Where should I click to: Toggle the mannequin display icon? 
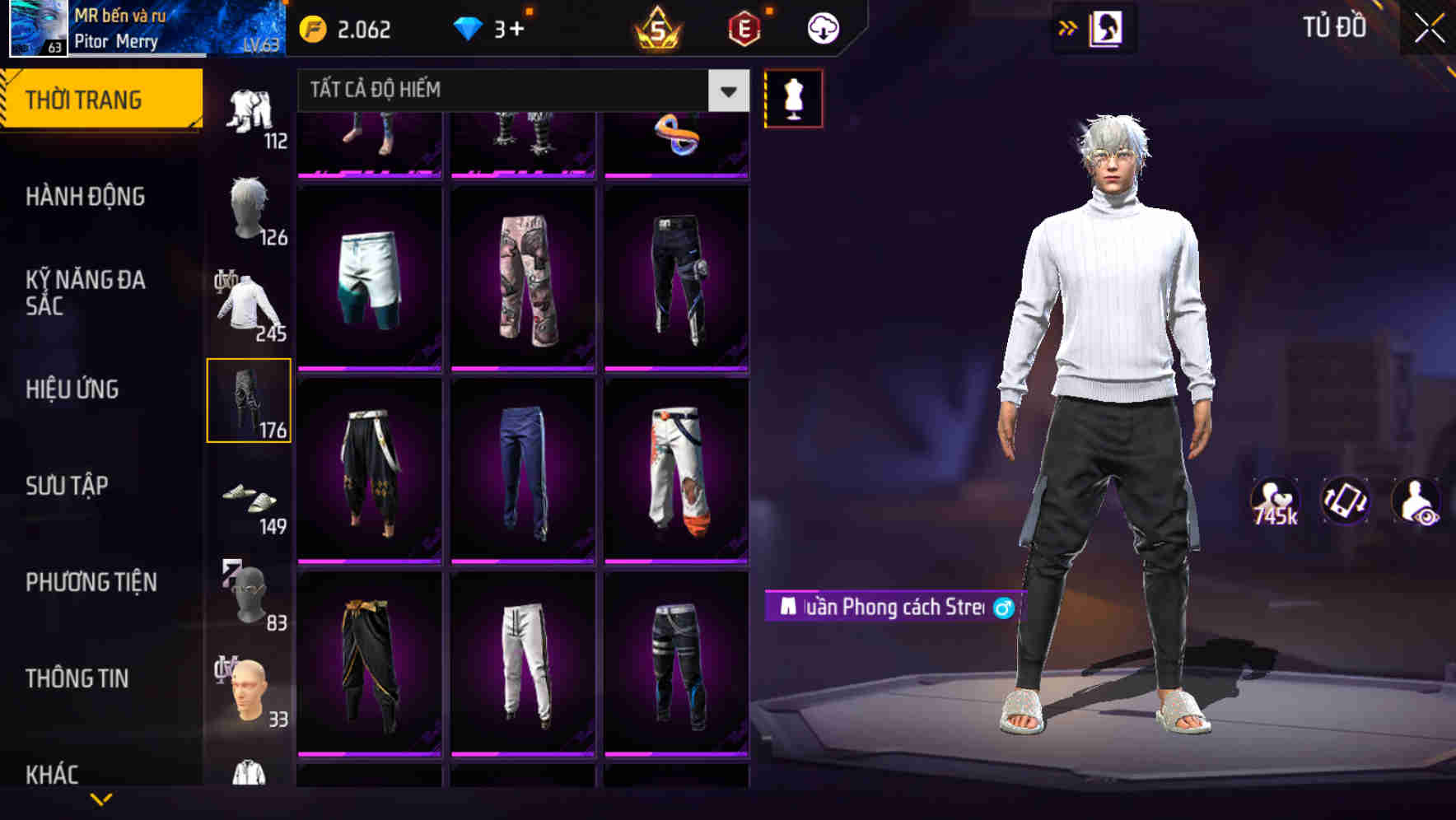click(x=793, y=97)
